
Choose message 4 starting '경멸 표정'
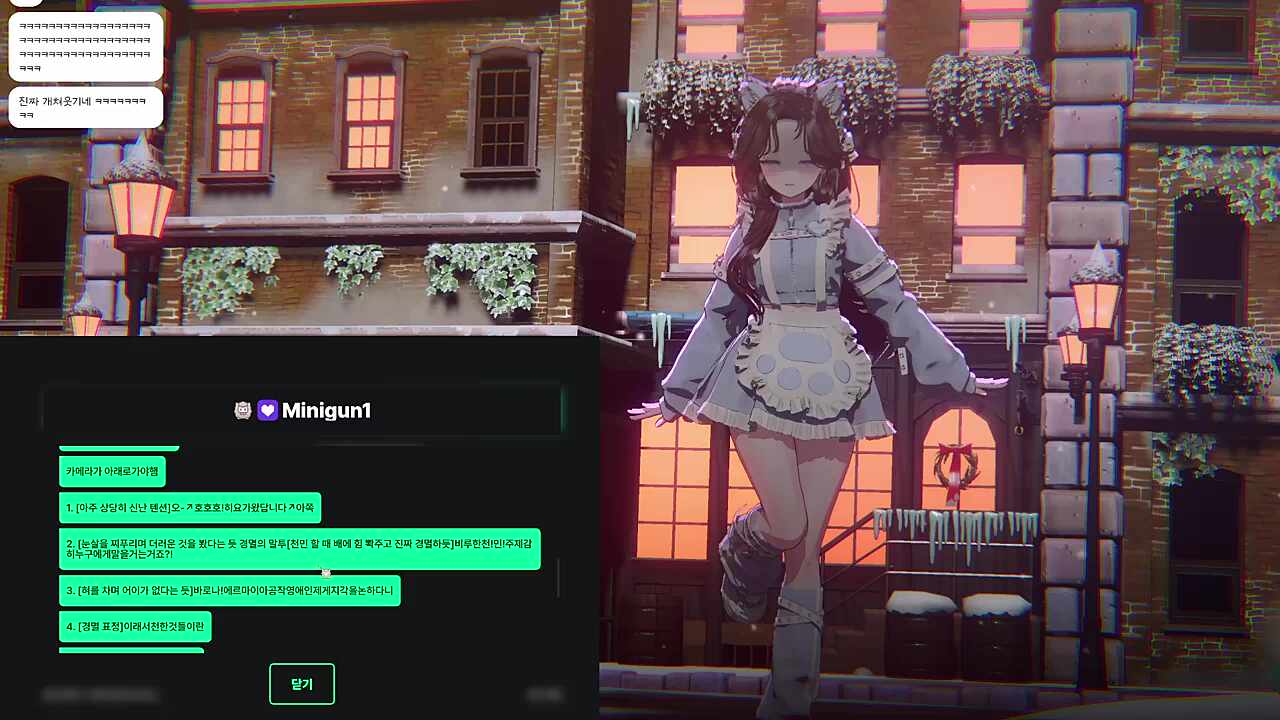pyautogui.click(x=135, y=627)
